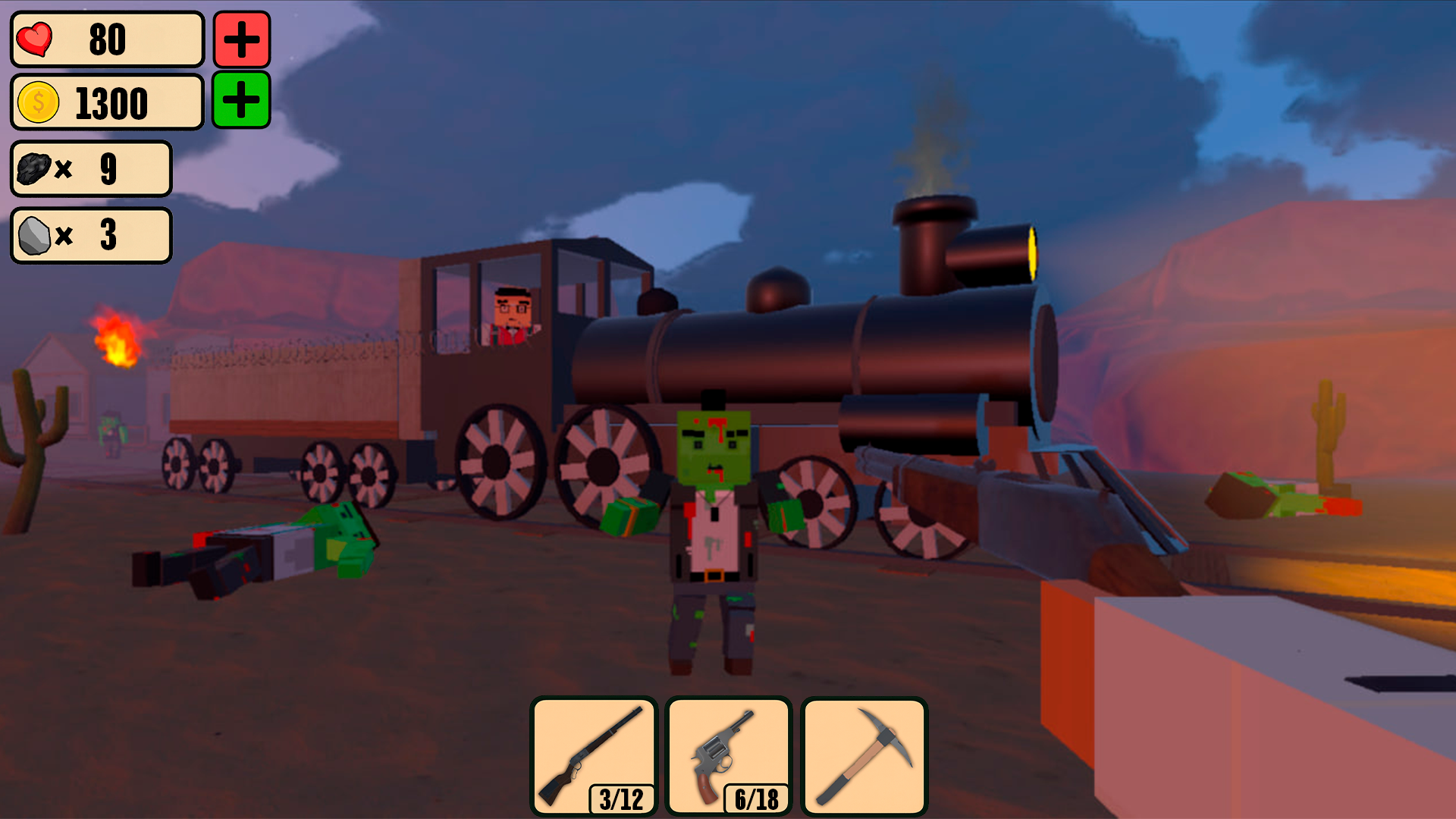Select the rifle weapon slot
This screenshot has height=819, width=1456.
coord(595,755)
